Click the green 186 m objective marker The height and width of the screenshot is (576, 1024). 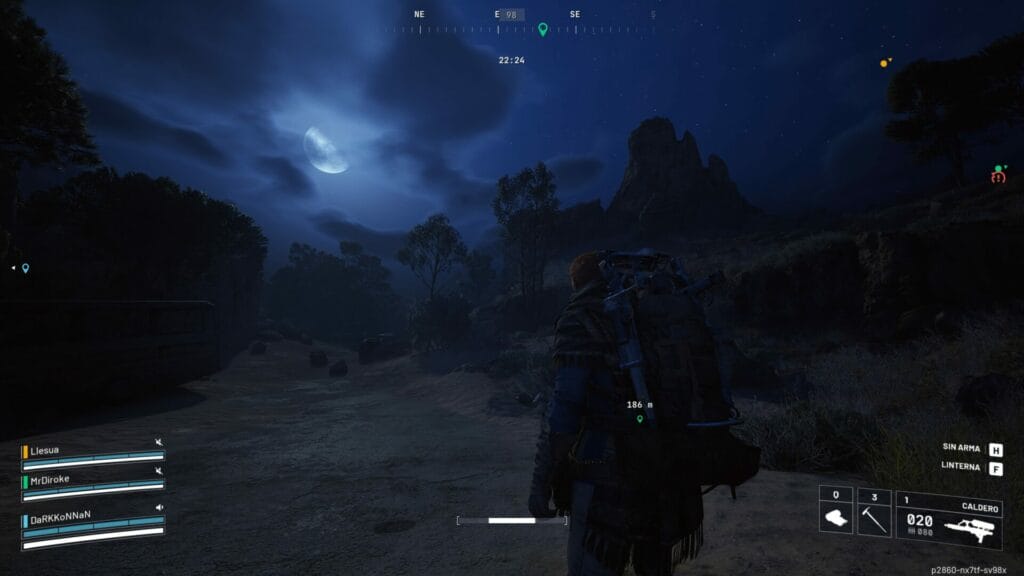640,418
